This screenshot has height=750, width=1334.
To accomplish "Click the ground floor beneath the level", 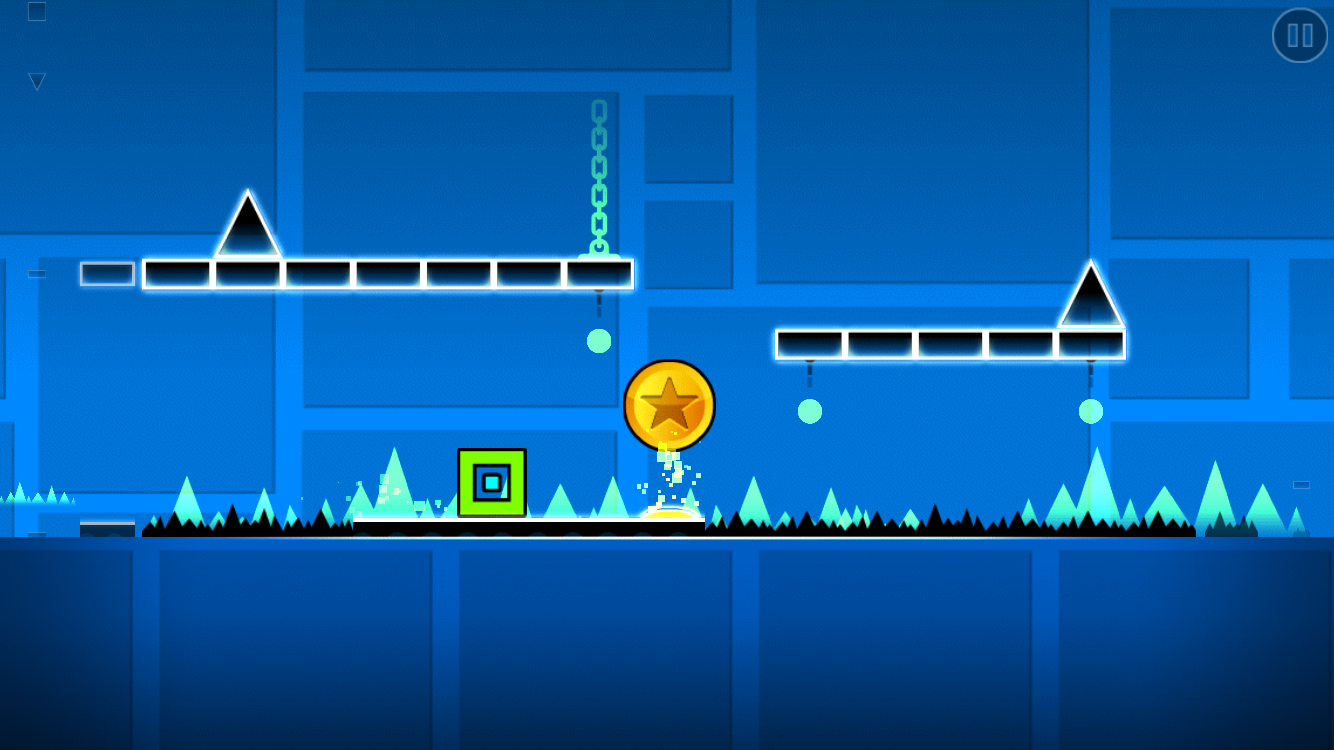I will pos(667,640).
